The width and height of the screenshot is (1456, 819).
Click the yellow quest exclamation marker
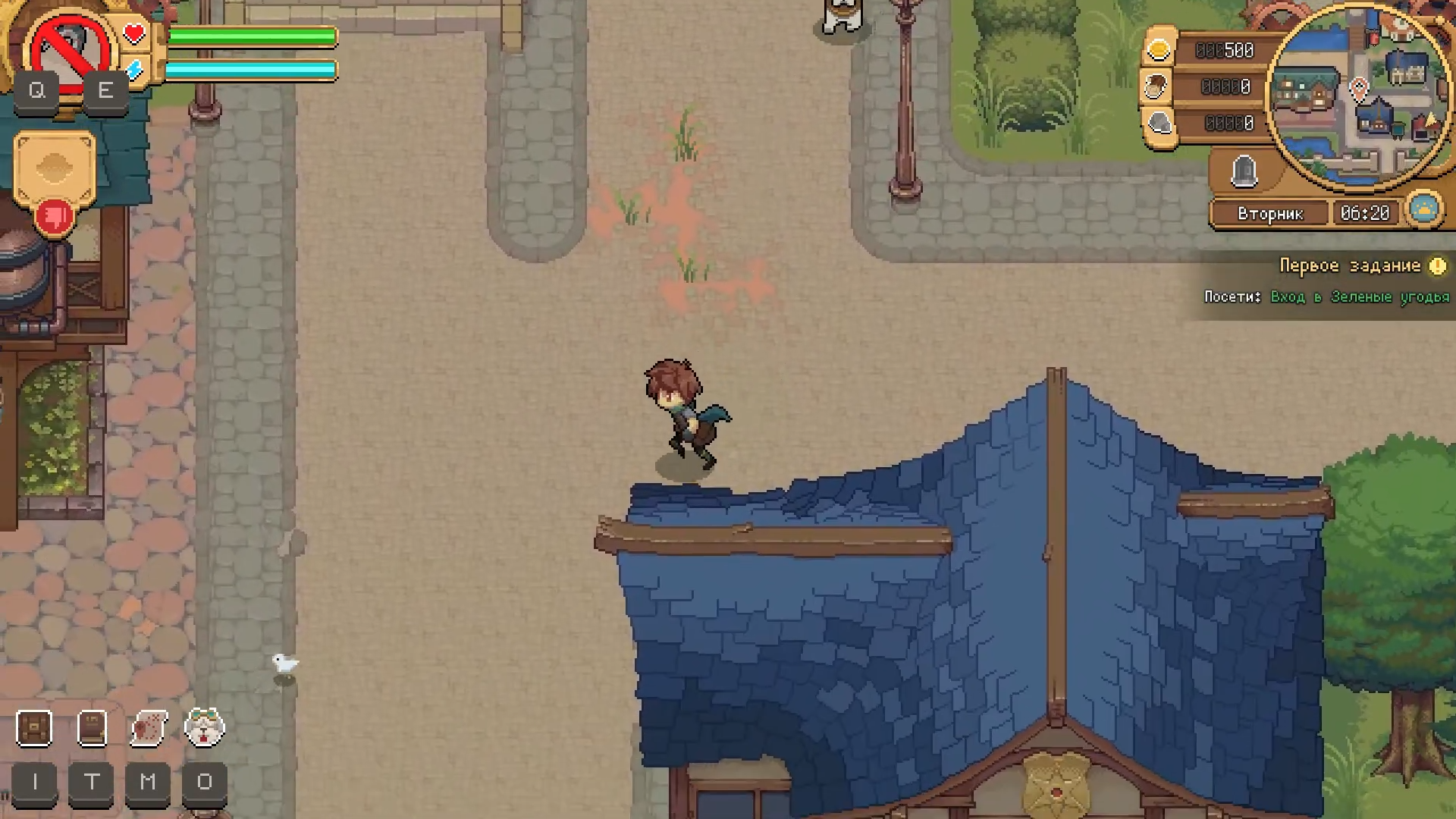click(x=1437, y=266)
